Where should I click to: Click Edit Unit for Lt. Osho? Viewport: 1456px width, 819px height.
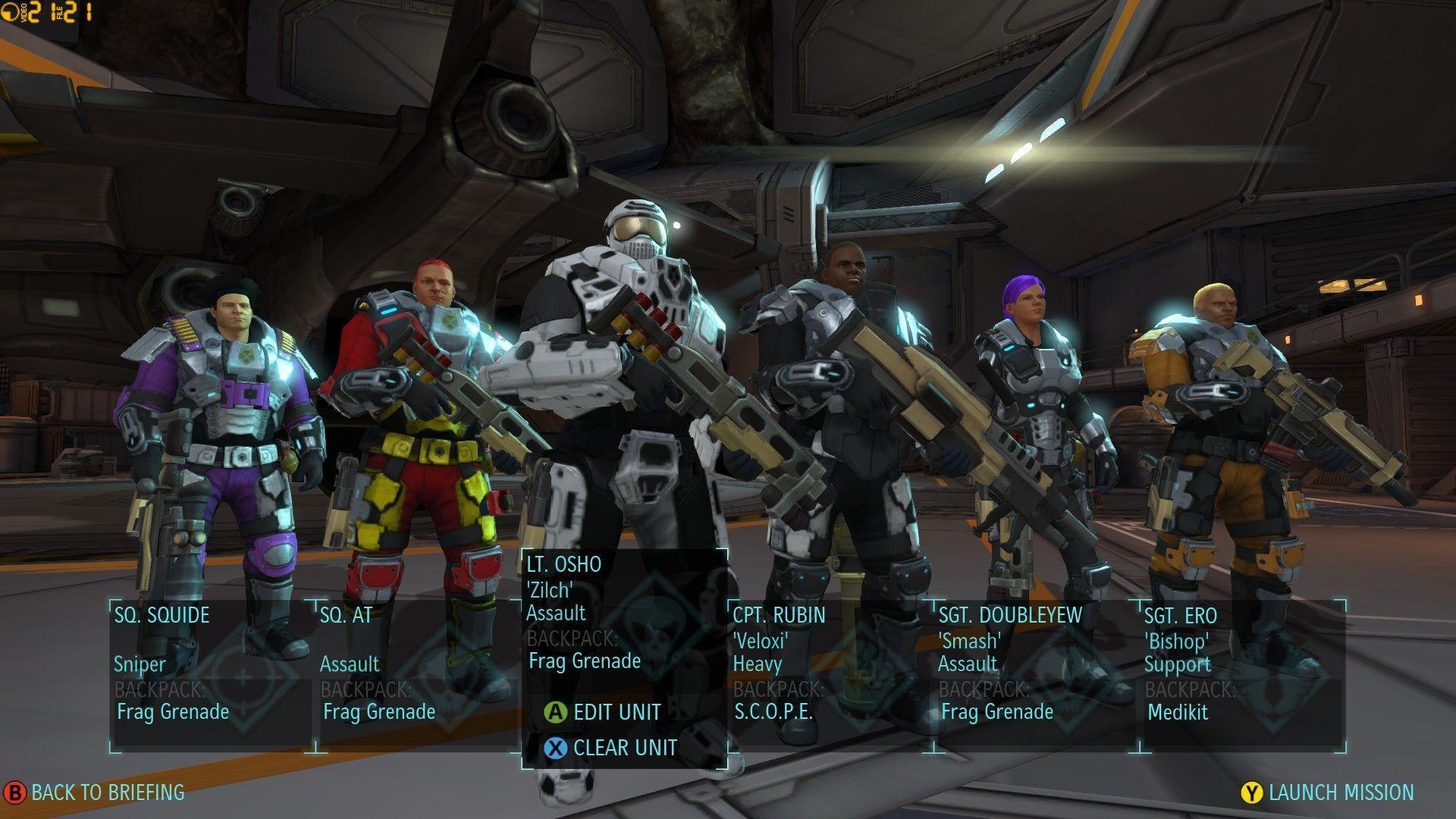[604, 712]
